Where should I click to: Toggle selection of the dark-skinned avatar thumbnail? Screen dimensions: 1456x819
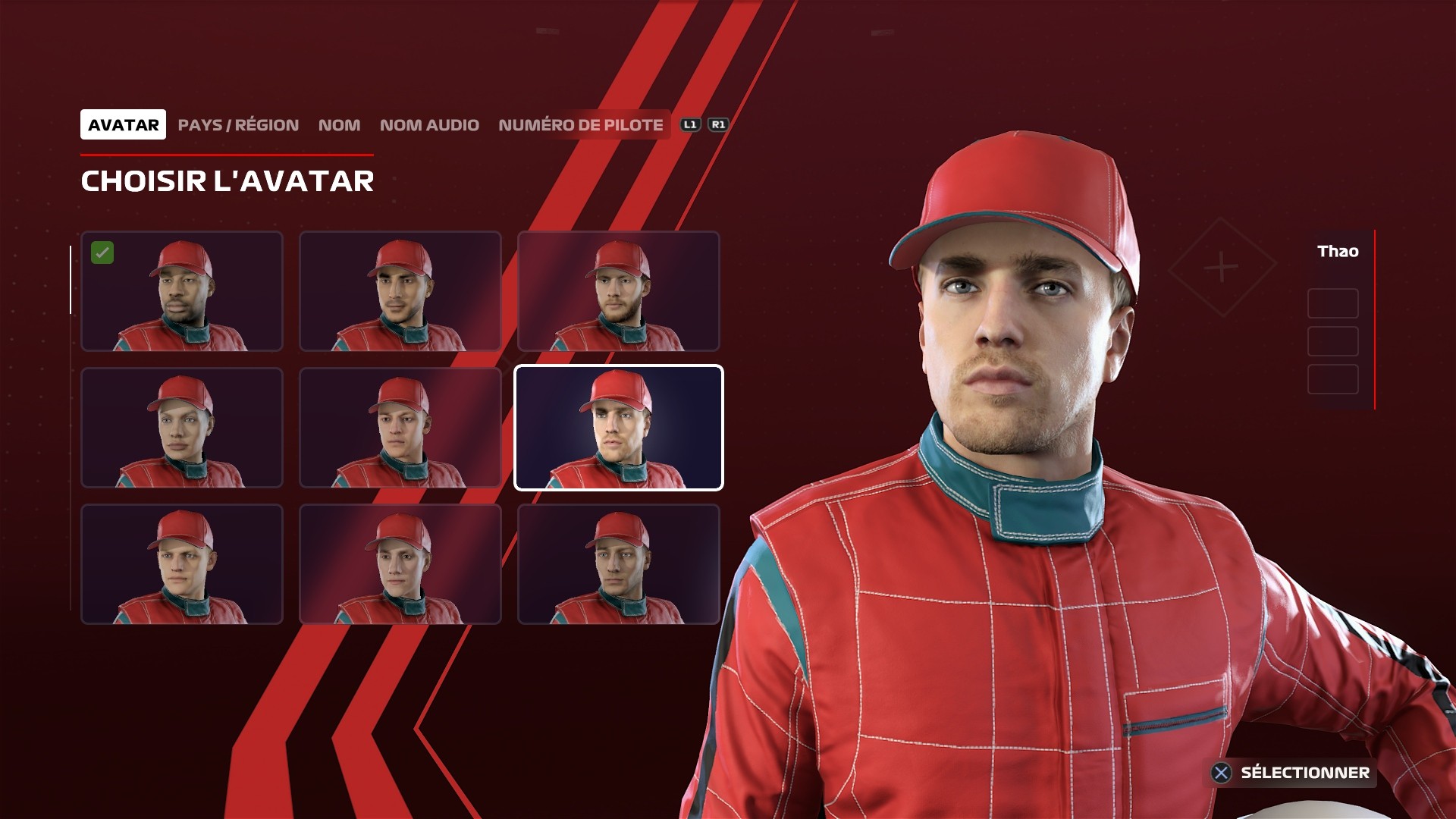[182, 292]
